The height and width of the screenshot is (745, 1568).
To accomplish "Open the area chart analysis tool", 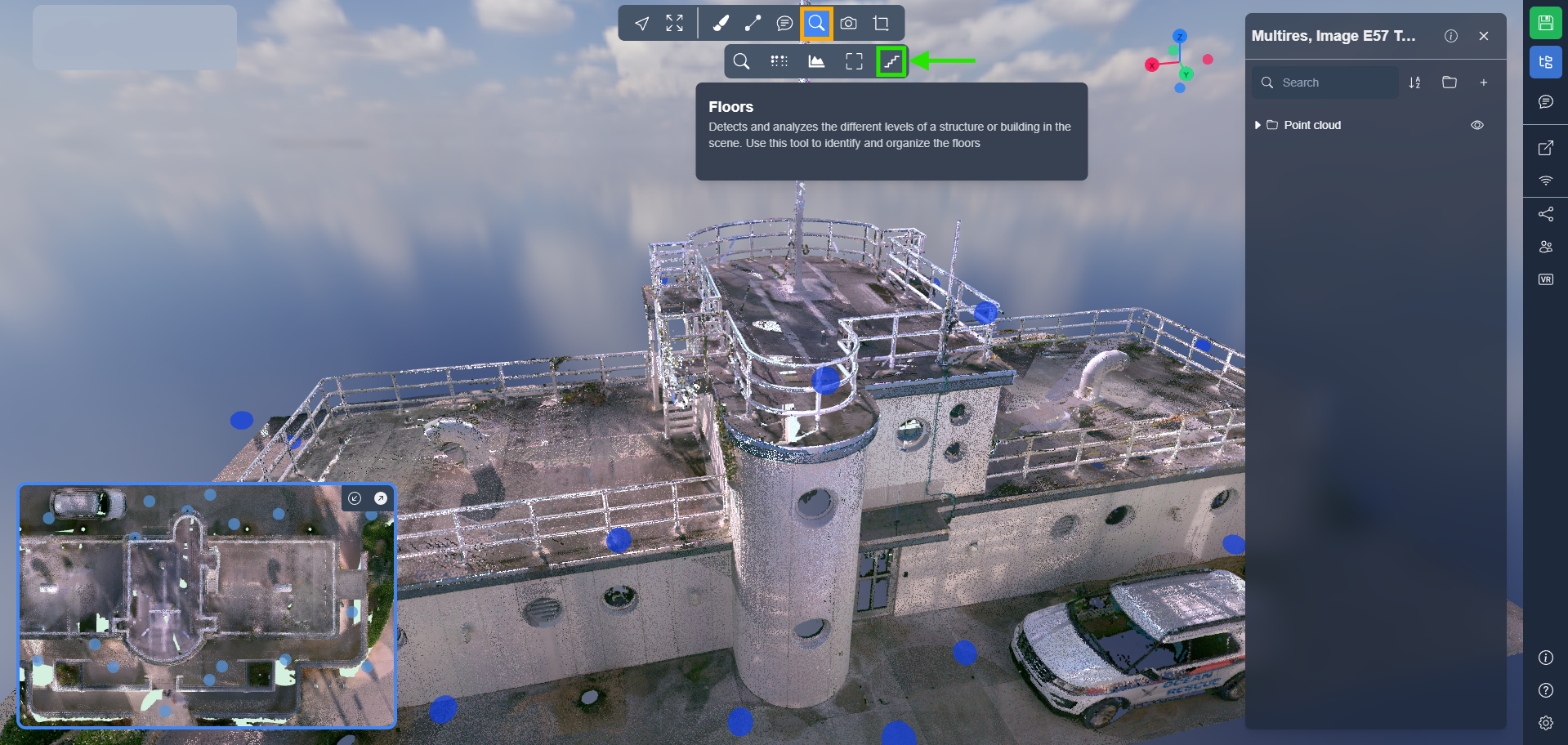I will [x=816, y=61].
